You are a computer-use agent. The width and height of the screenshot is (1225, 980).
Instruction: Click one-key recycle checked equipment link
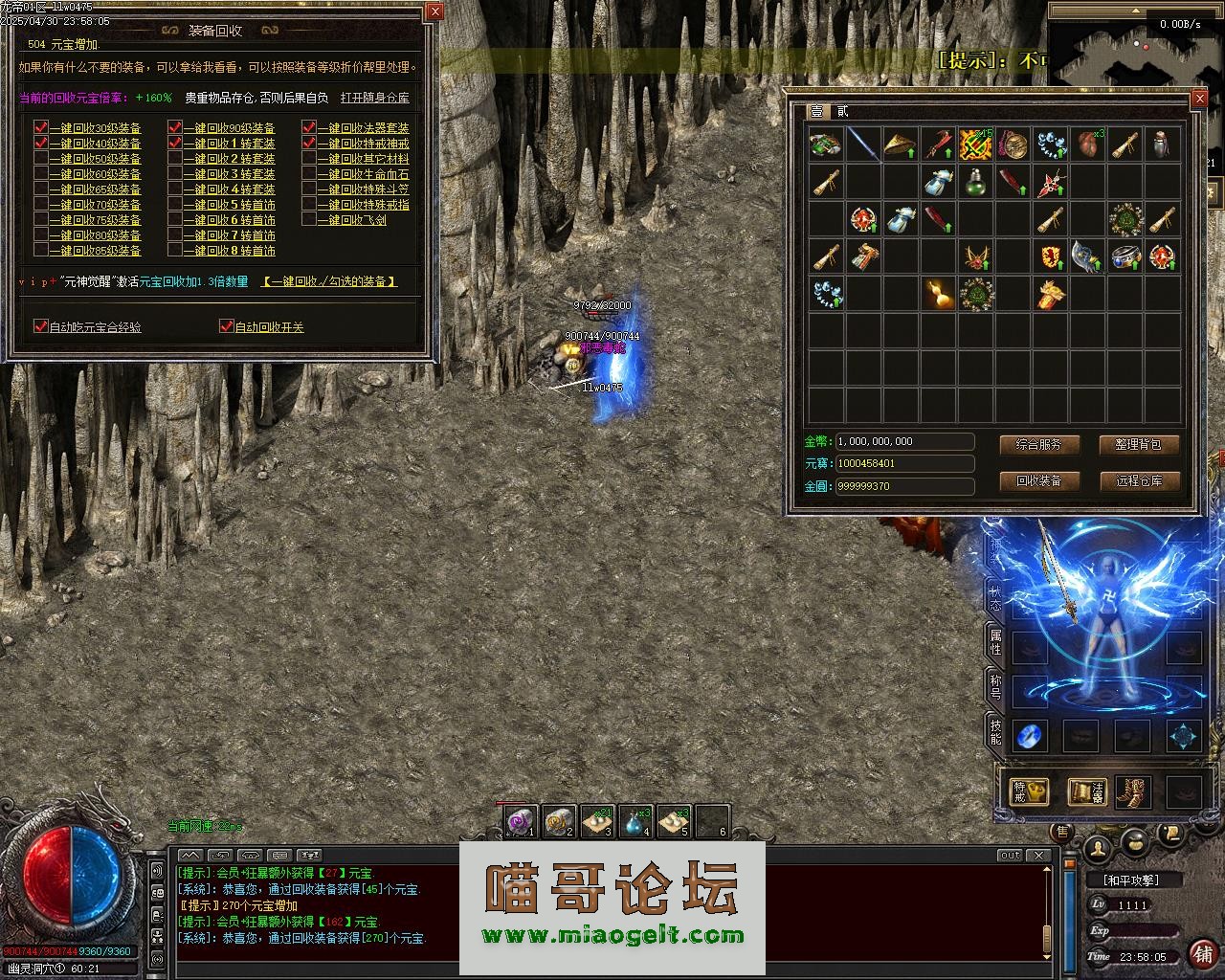(x=329, y=281)
